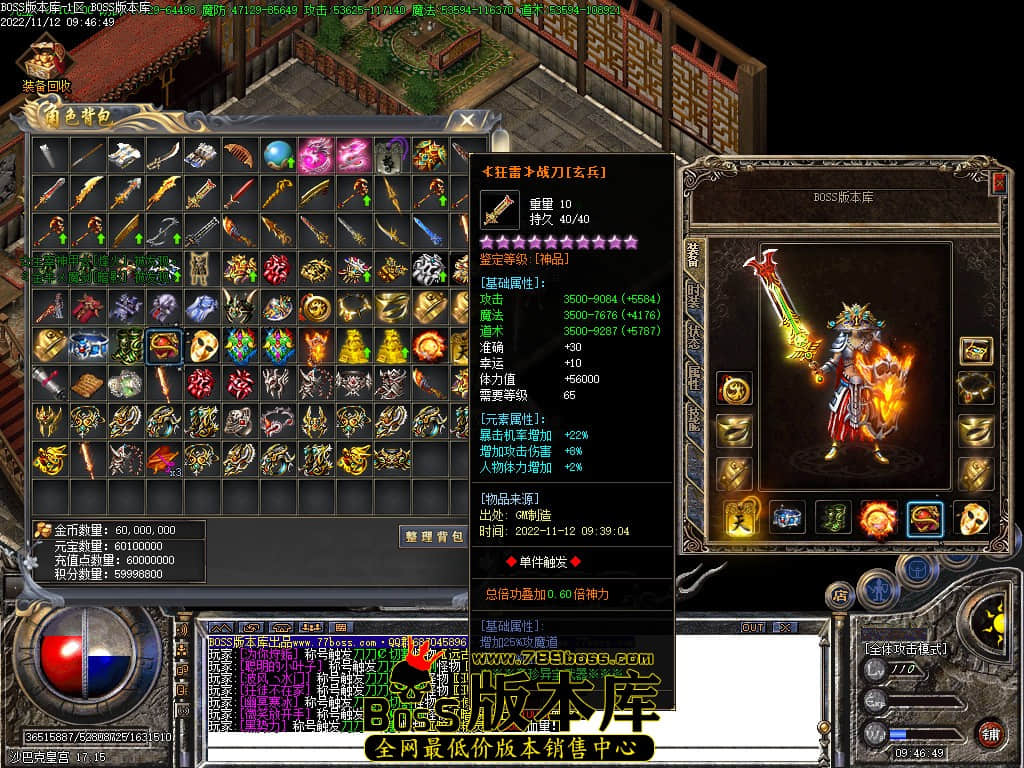This screenshot has height=768, width=1024.
Task: Select the 装备 equipment tab
Action: (694, 254)
